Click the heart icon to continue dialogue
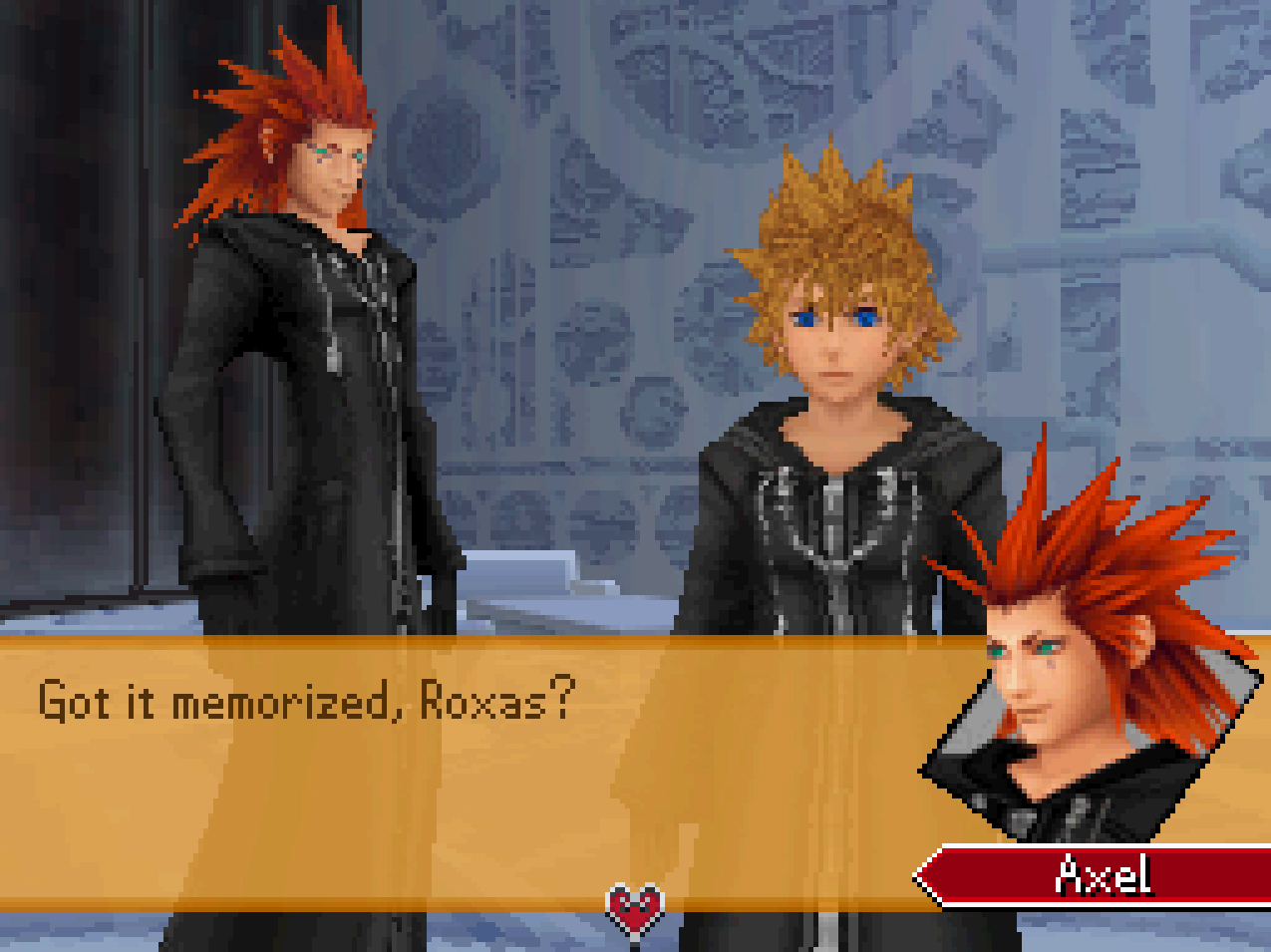The width and height of the screenshot is (1271, 952). coord(635,909)
